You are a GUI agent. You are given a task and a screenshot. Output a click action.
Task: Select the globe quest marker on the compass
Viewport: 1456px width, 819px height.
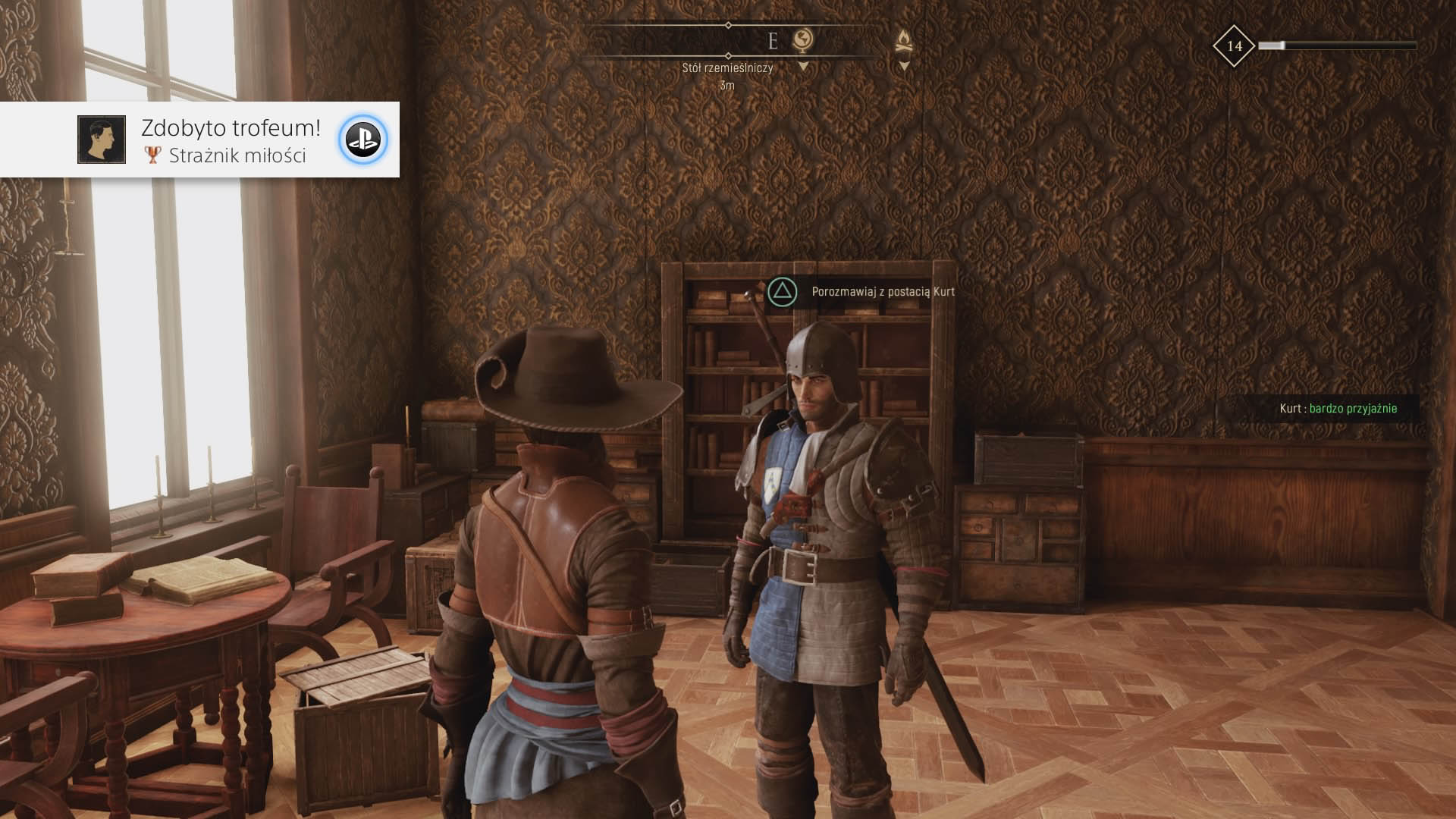[x=802, y=39]
